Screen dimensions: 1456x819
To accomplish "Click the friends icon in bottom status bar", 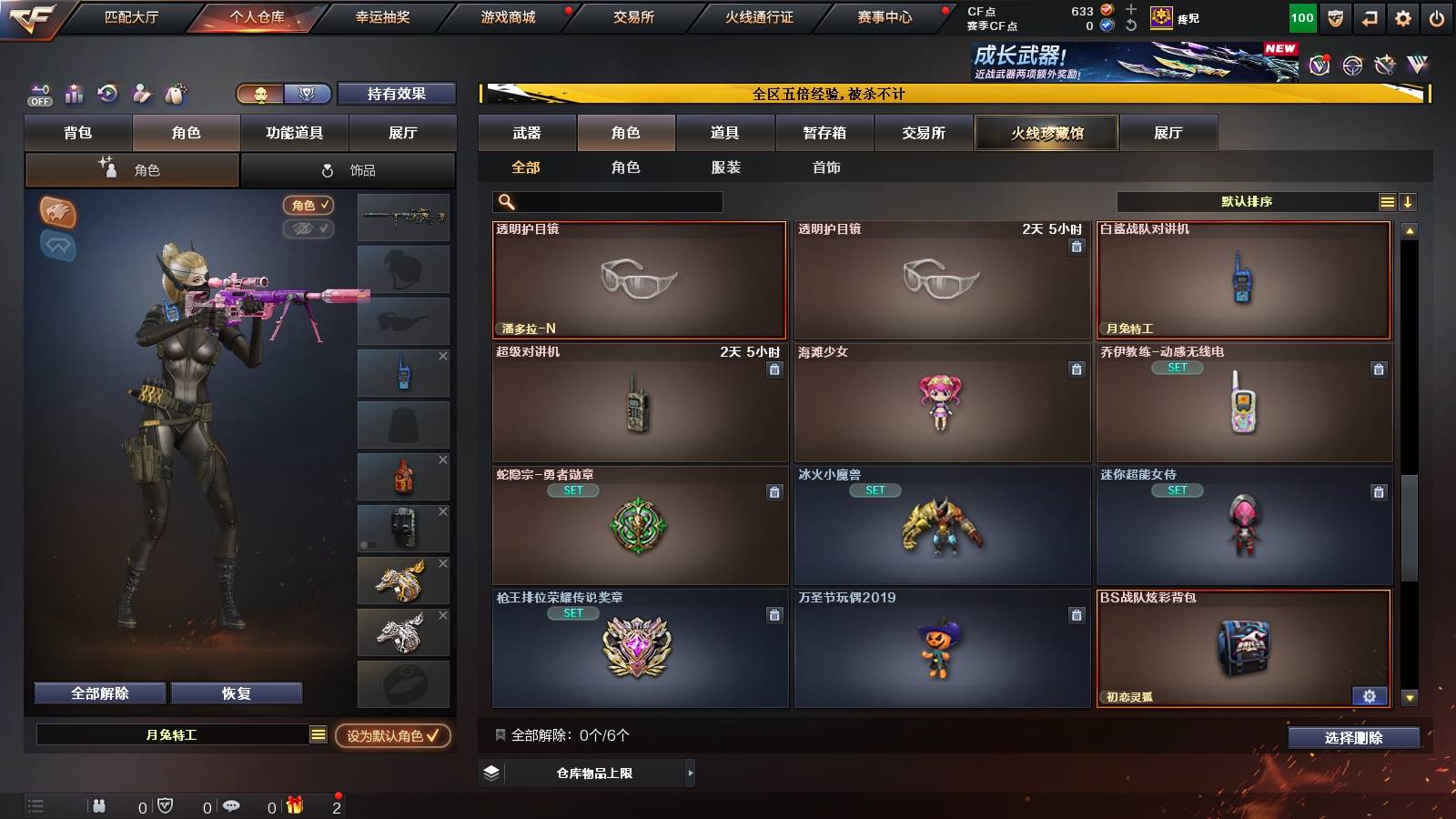I will tap(98, 805).
